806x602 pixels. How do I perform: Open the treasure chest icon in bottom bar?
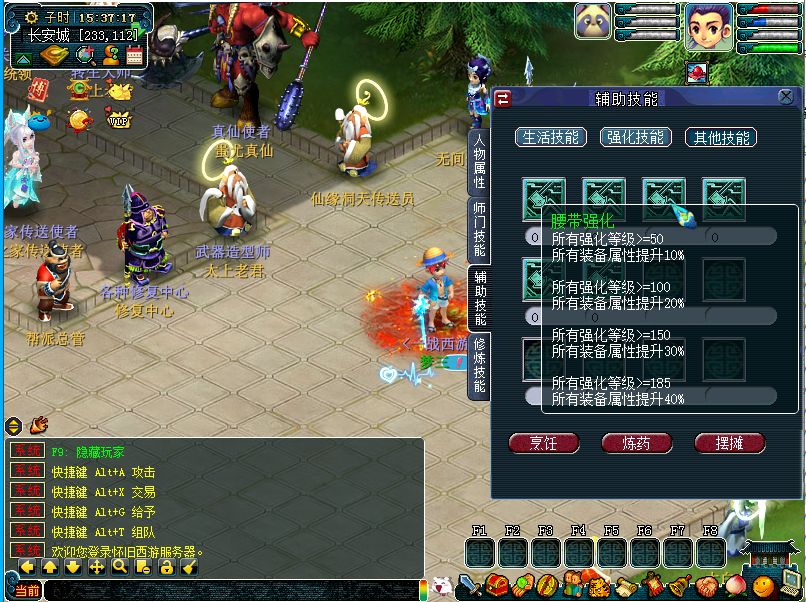point(495,586)
